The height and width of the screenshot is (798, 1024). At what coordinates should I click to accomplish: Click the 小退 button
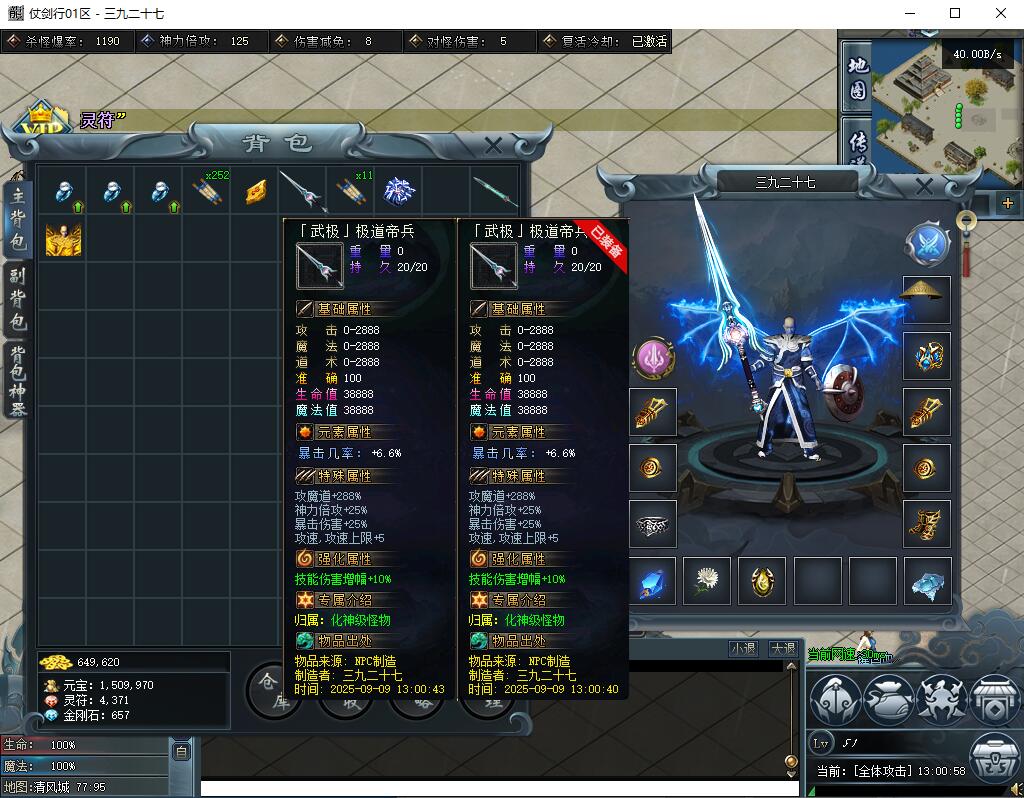(x=743, y=648)
